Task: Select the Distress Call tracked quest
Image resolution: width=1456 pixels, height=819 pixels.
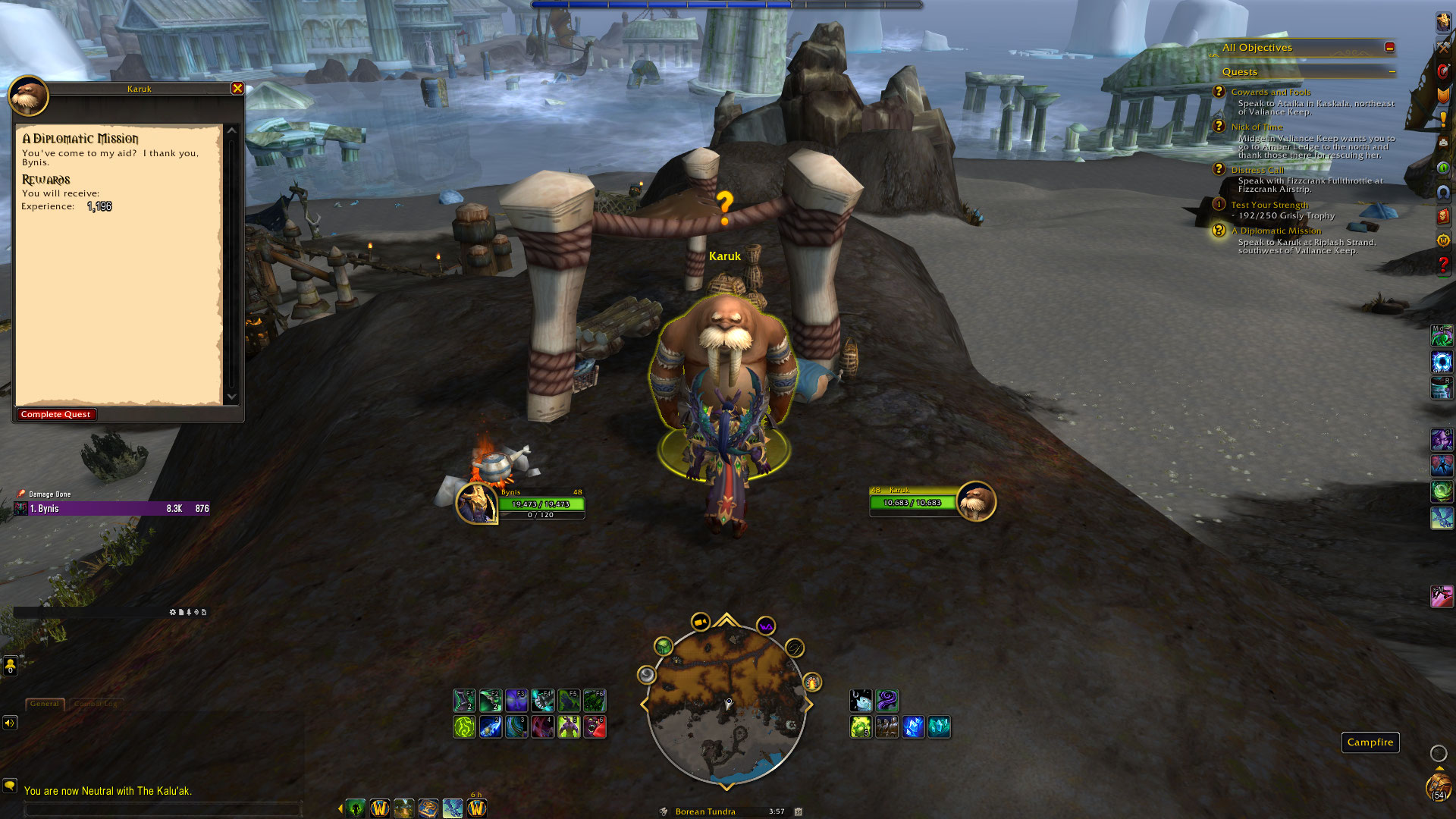Action: tap(1257, 170)
